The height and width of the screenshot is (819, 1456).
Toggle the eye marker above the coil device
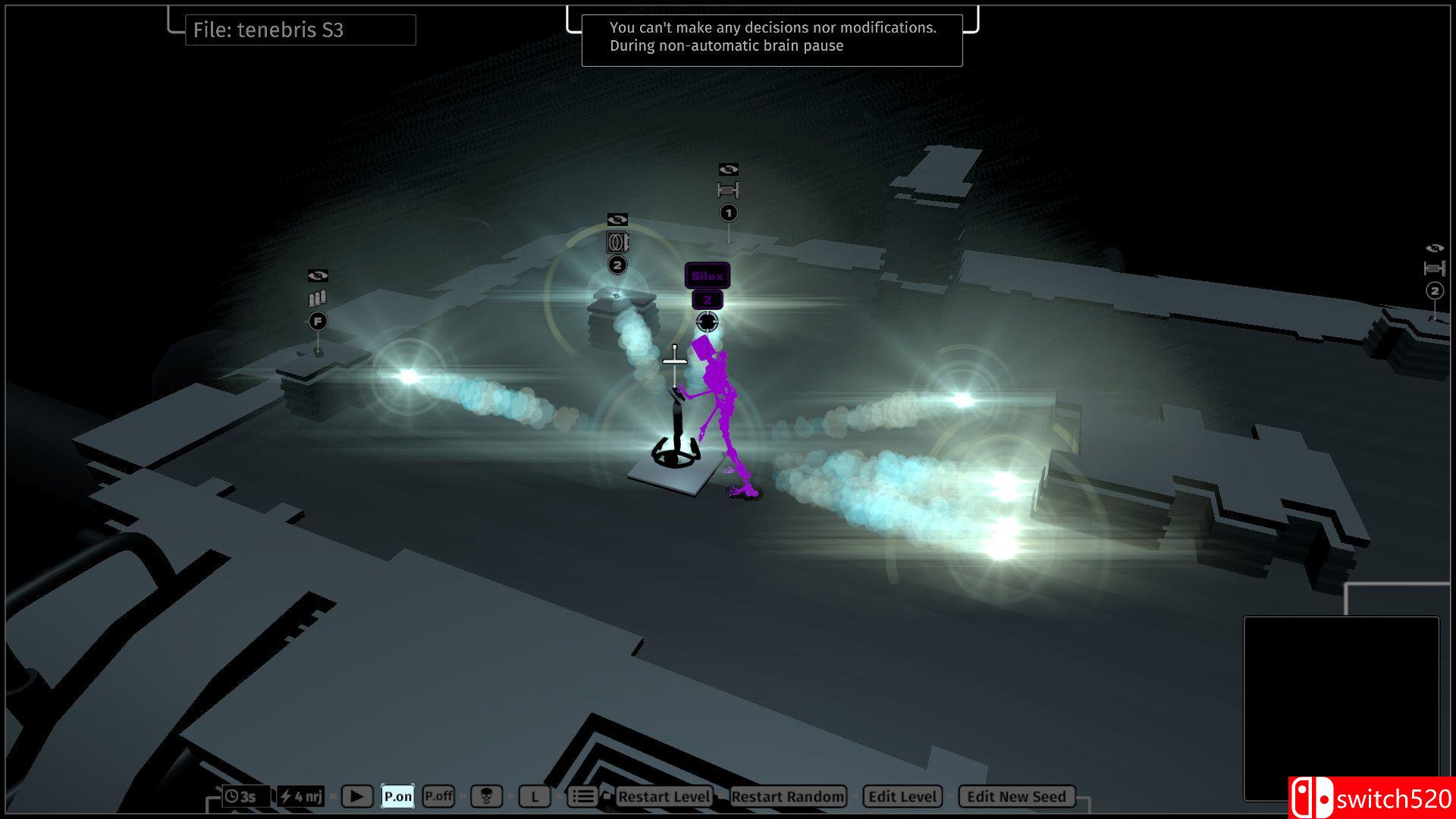tap(617, 220)
